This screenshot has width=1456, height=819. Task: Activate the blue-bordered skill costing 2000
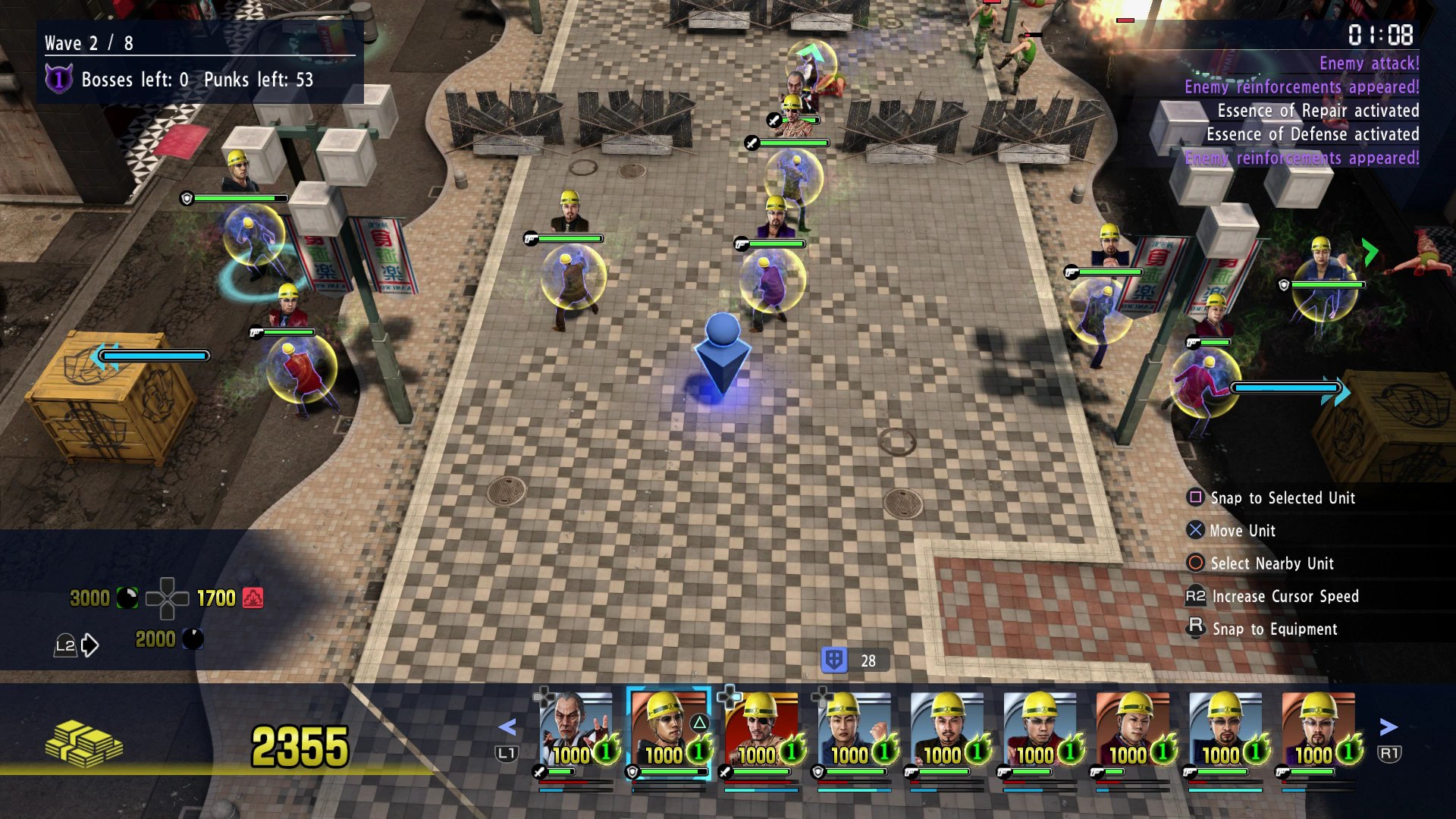[x=193, y=639]
